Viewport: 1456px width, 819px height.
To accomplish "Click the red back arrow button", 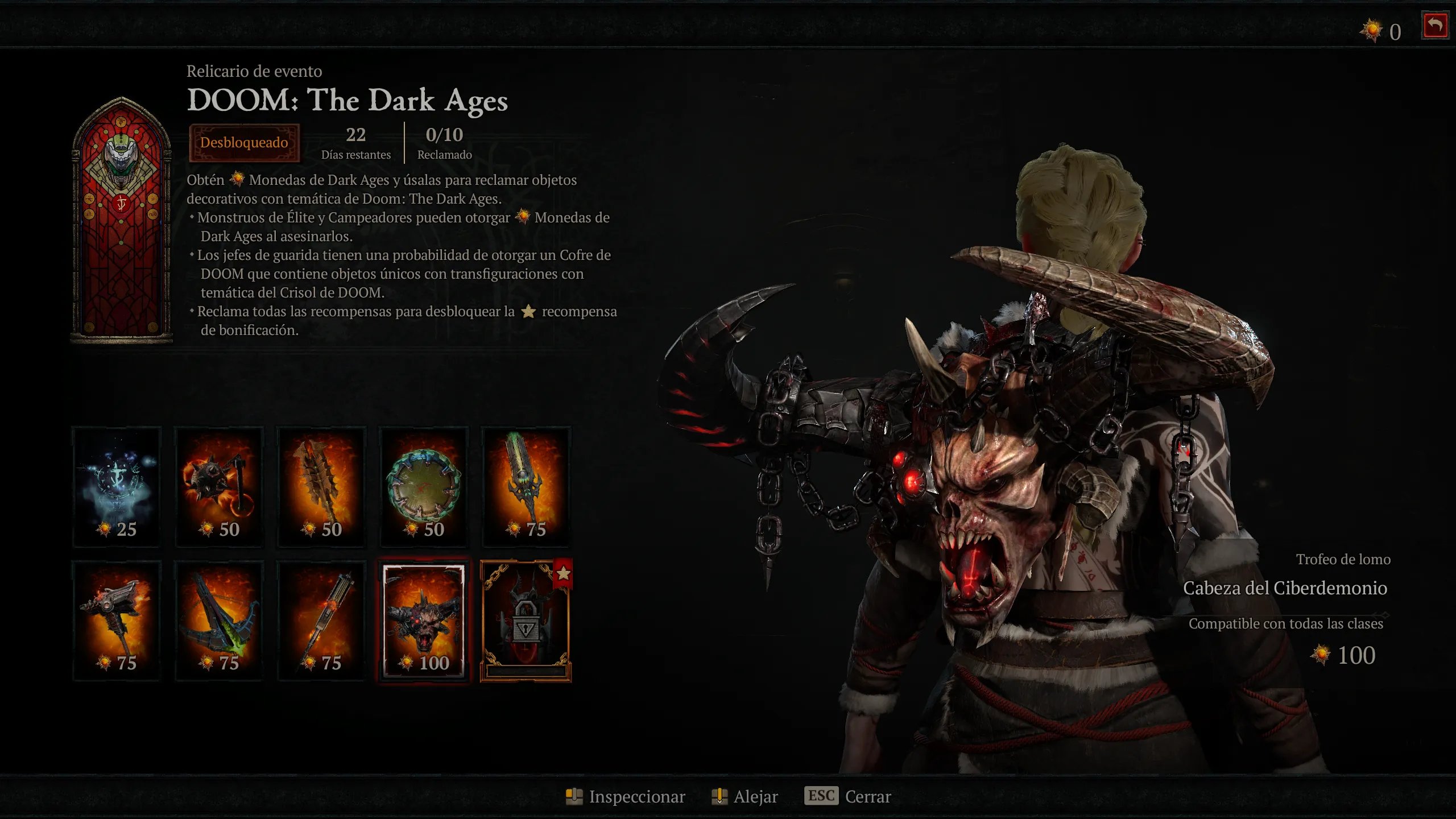I will [x=1434, y=26].
